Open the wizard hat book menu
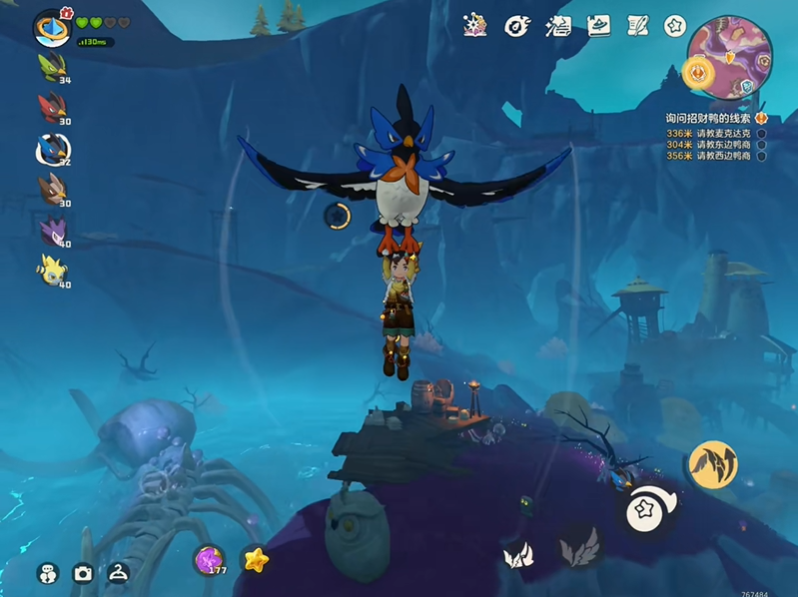This screenshot has height=597, width=798. [x=599, y=25]
